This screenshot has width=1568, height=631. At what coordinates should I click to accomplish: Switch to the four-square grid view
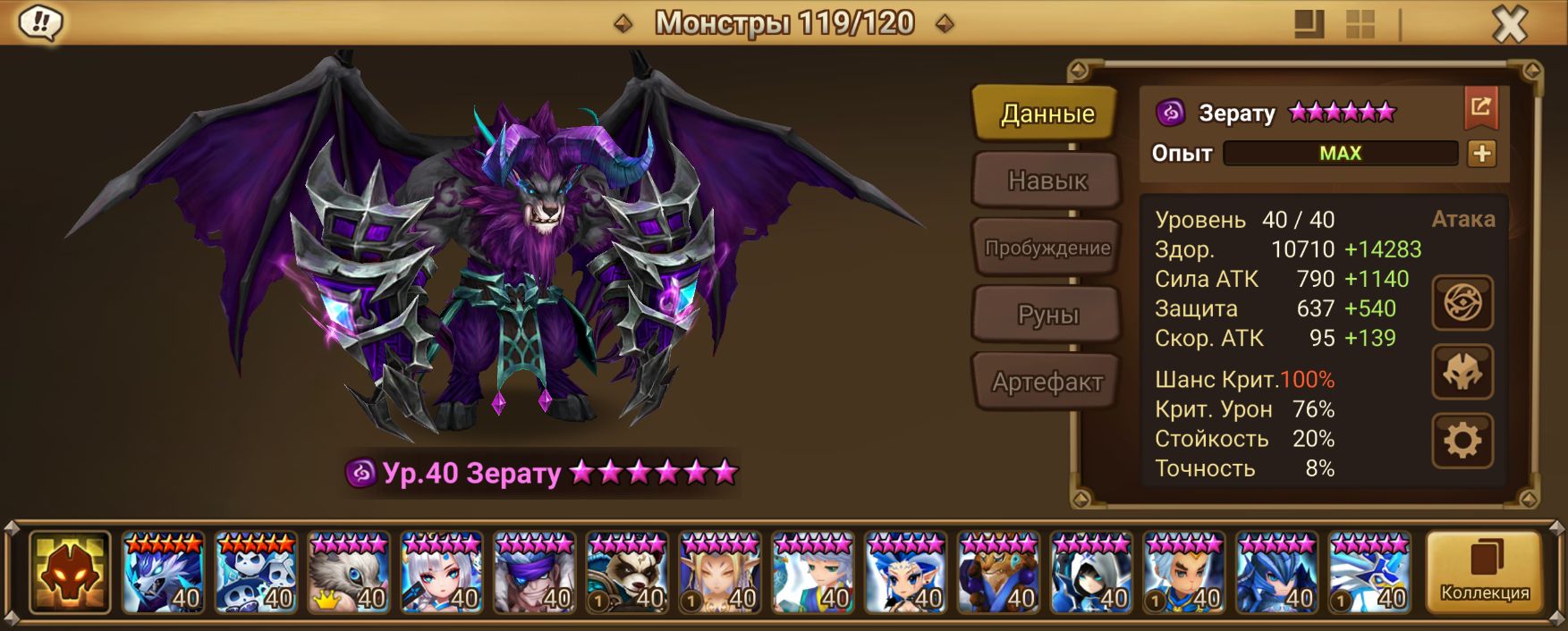coord(1360,24)
